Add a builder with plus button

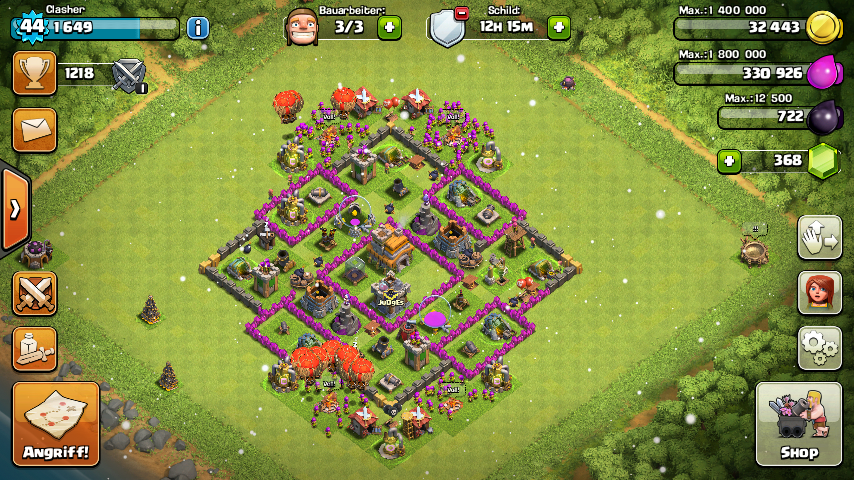(x=389, y=27)
